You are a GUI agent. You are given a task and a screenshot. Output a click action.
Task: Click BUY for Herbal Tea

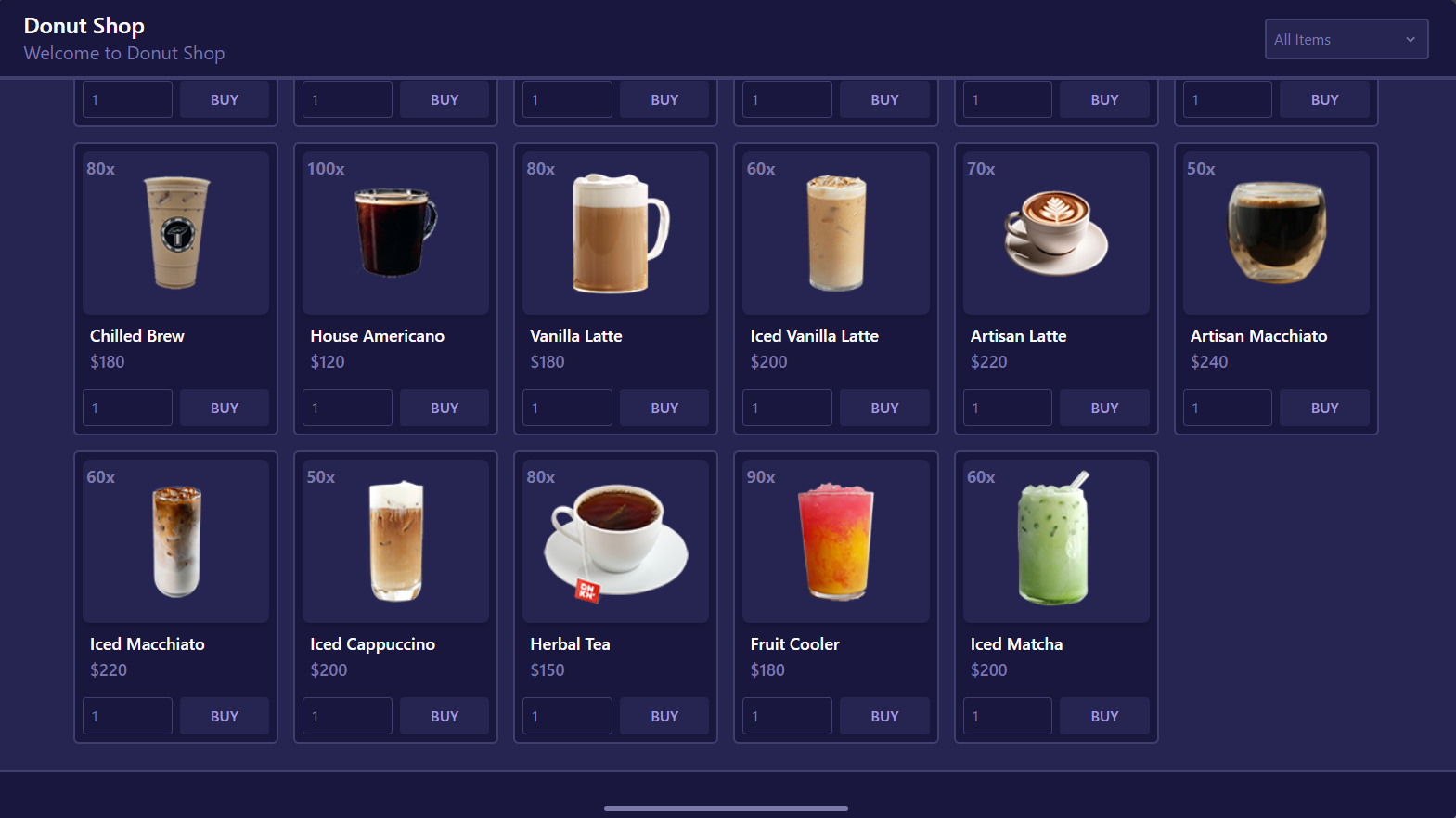tap(664, 715)
